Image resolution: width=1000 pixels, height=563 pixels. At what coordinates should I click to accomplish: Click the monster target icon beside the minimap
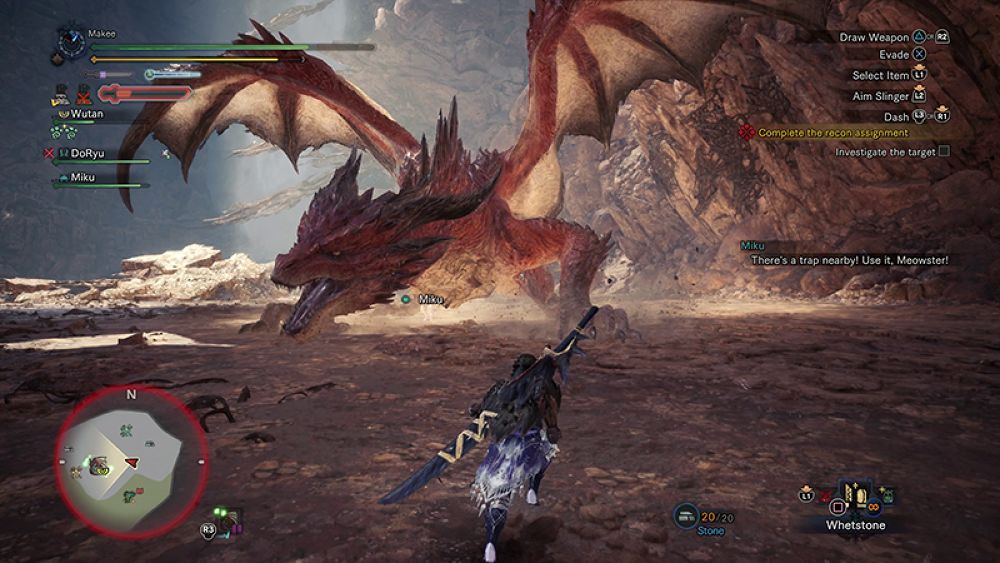[x=228, y=518]
